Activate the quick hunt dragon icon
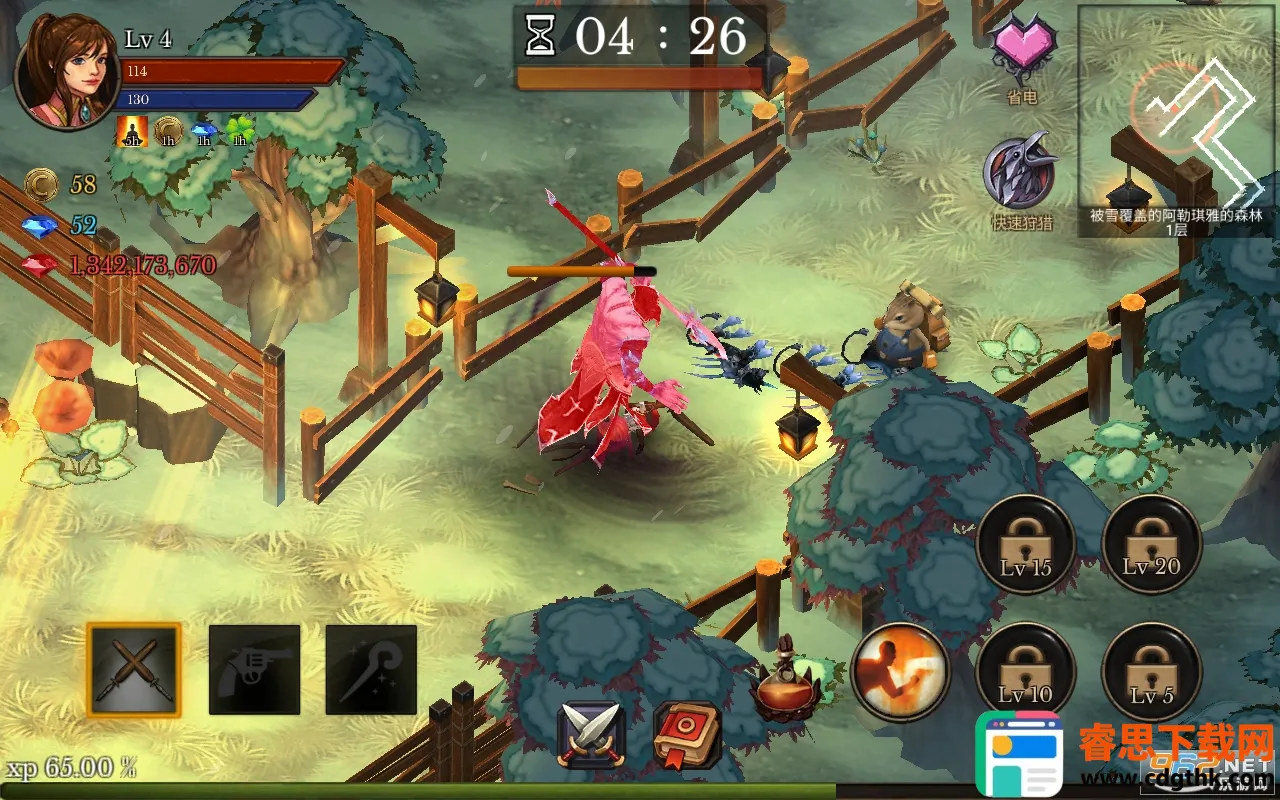The width and height of the screenshot is (1280, 800). (1020, 173)
